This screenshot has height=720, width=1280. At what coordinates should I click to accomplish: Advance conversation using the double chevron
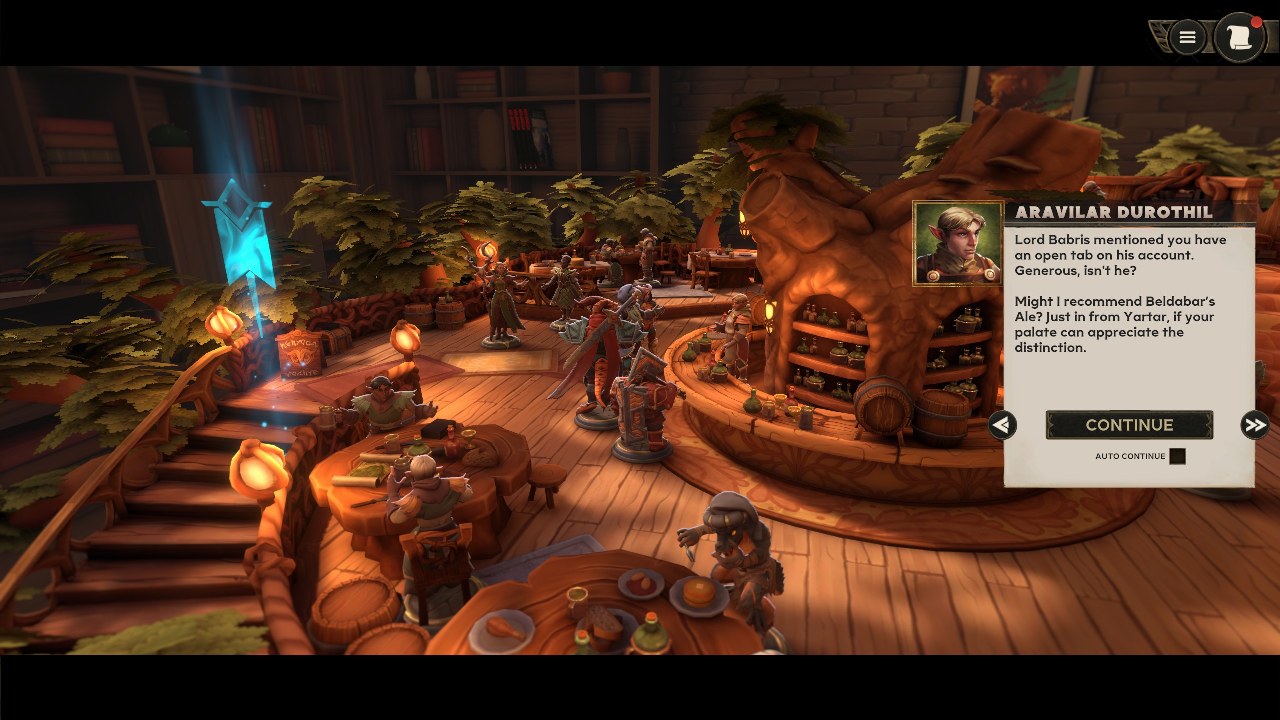point(1256,425)
